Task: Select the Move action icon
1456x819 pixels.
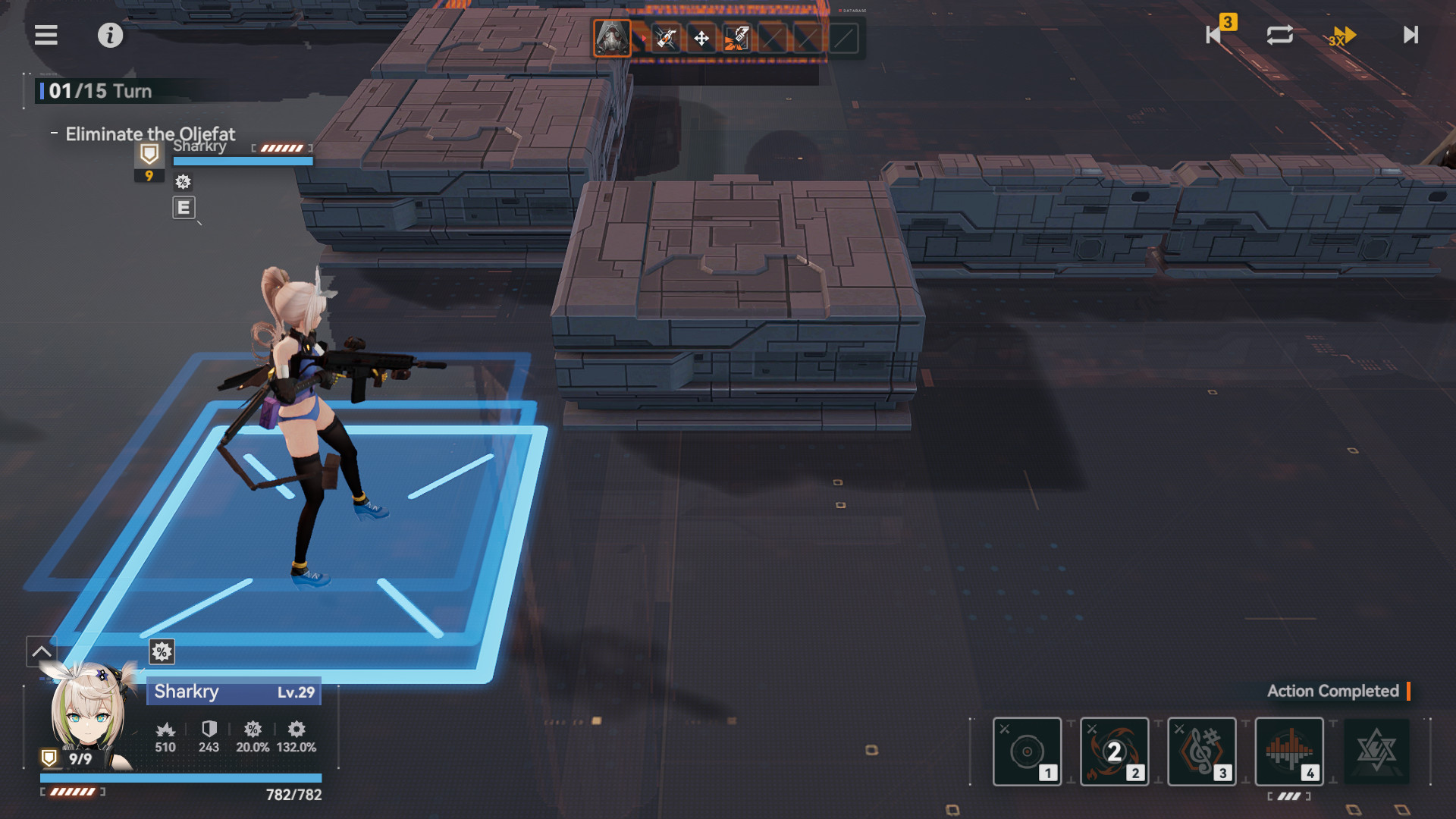Action: (x=701, y=36)
